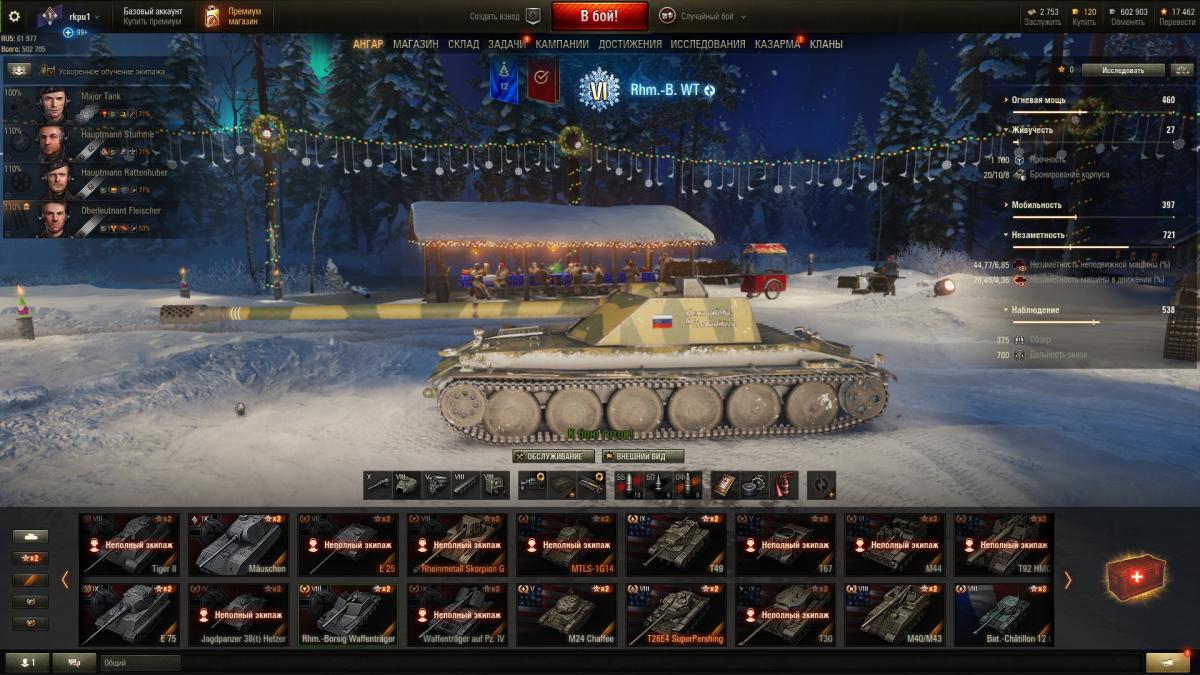Switch to the «Склад» tab
The width and height of the screenshot is (1200, 675).
tap(463, 44)
